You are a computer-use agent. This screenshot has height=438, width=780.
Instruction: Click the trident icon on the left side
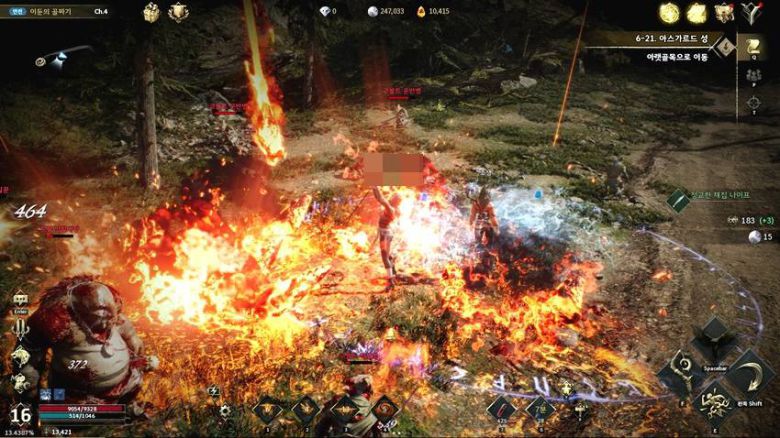(x=20, y=329)
